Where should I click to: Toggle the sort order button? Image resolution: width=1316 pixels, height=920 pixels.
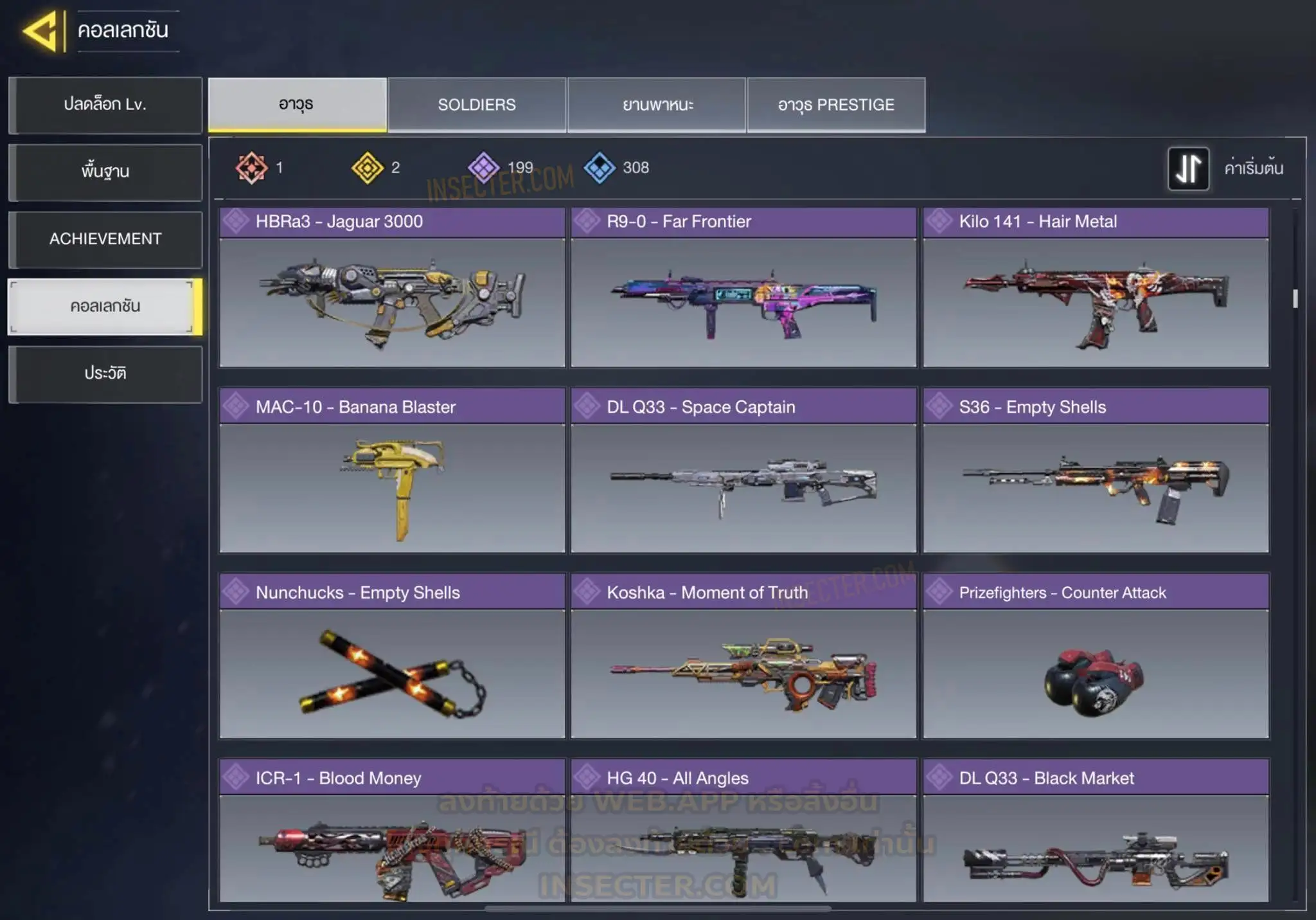click(1188, 168)
